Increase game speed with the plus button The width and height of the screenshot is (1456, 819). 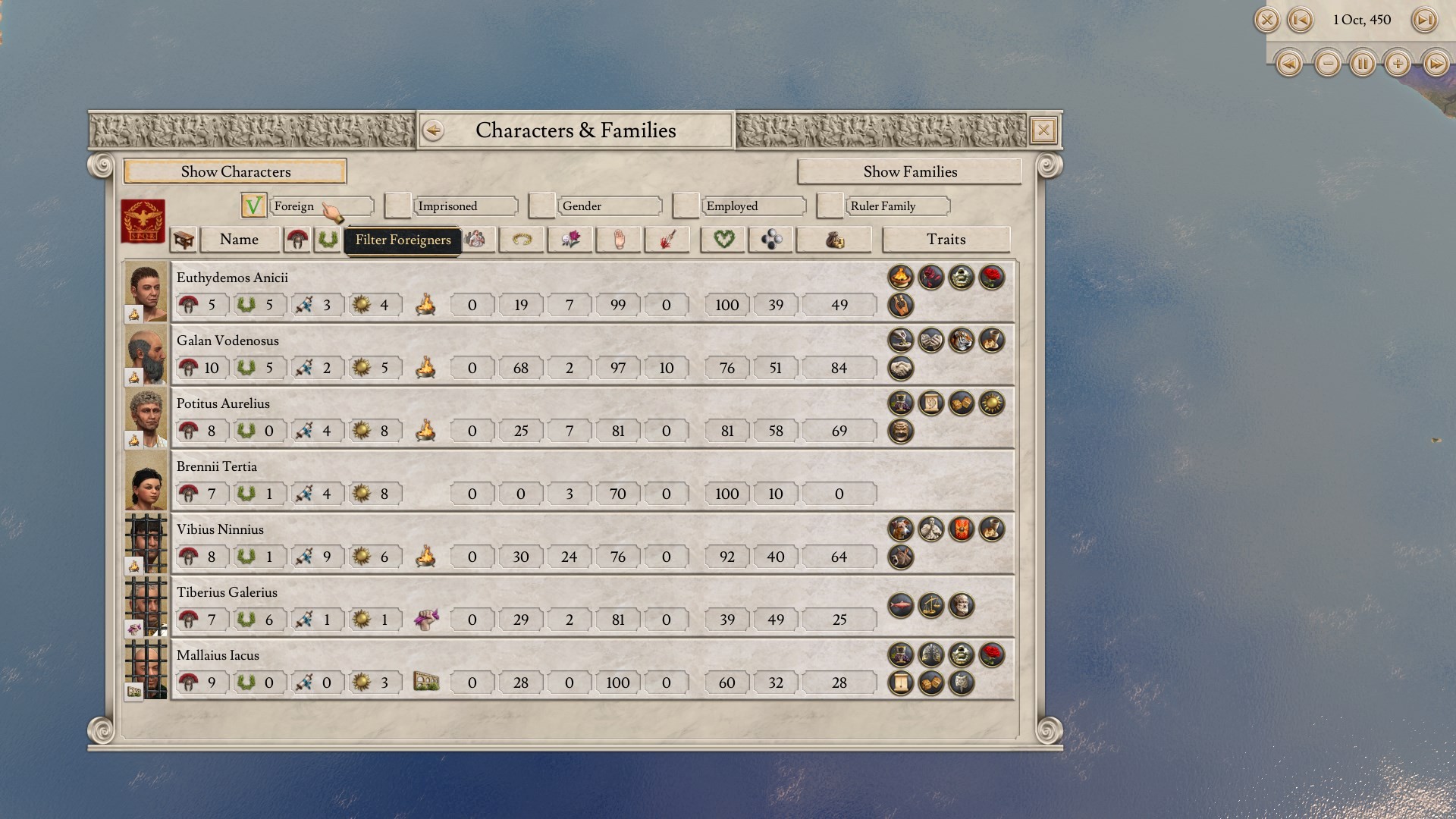1398,64
